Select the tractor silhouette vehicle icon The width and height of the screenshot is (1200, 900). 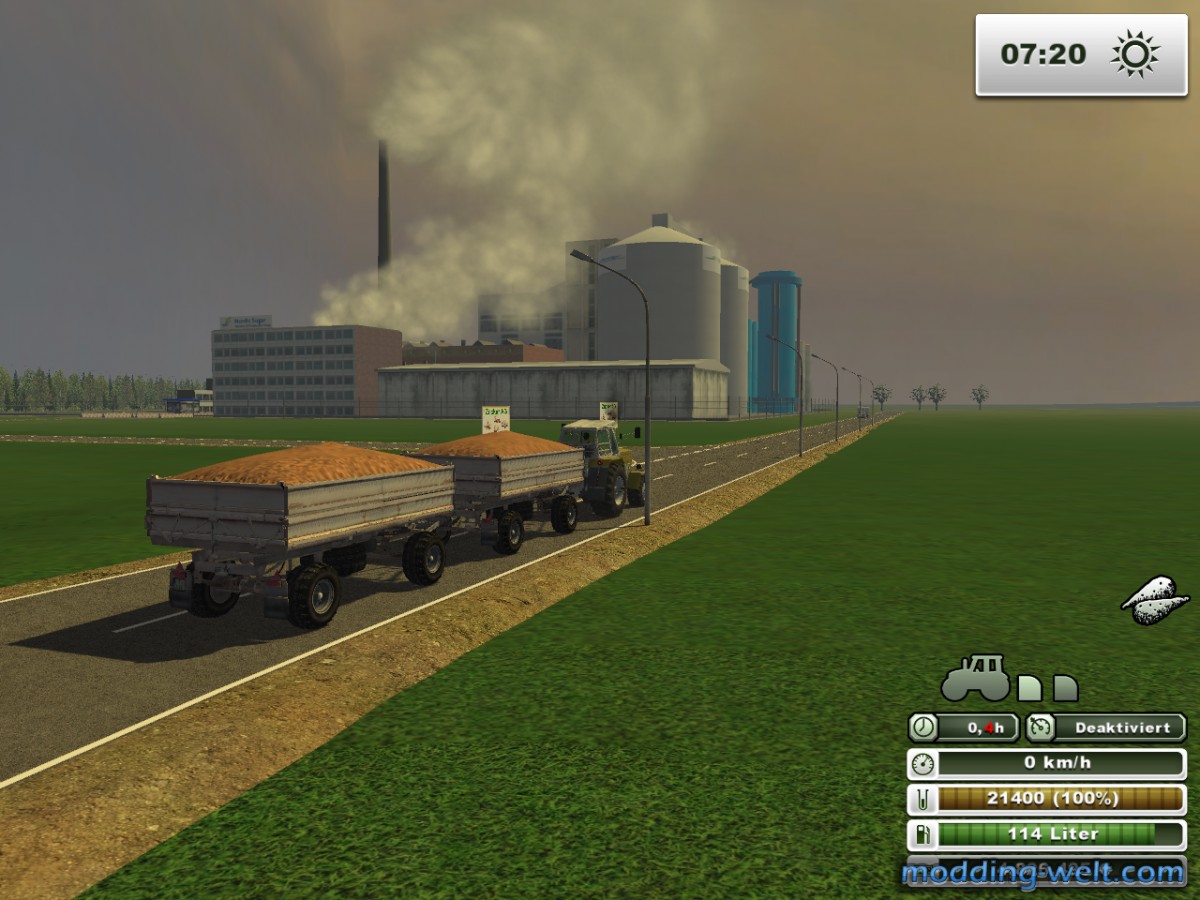pyautogui.click(x=976, y=679)
